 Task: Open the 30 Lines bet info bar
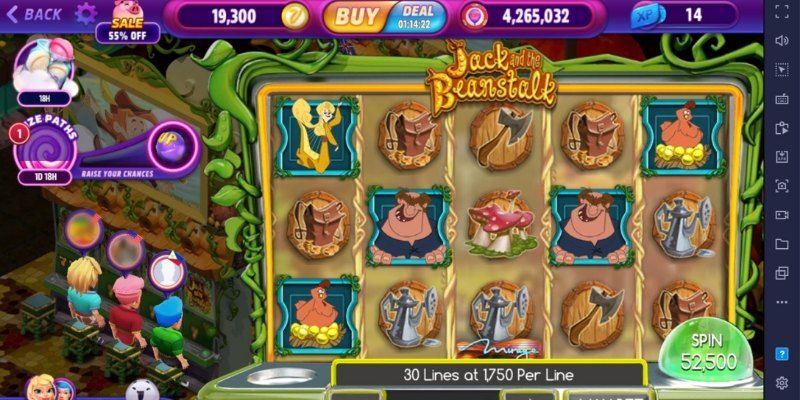point(487,375)
